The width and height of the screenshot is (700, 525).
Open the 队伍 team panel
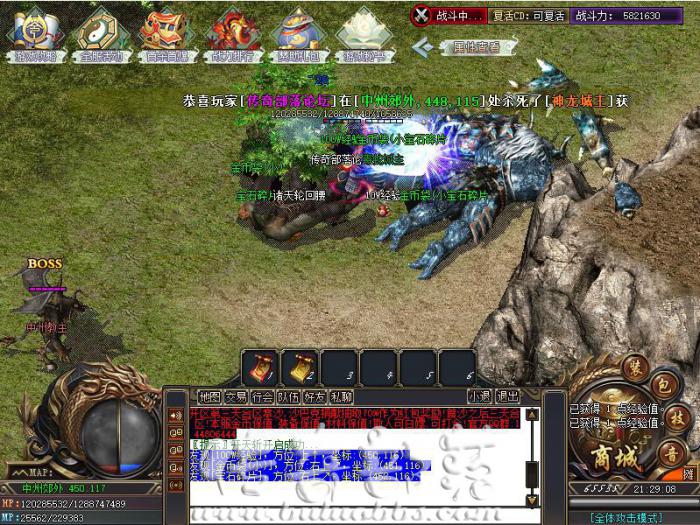point(288,397)
